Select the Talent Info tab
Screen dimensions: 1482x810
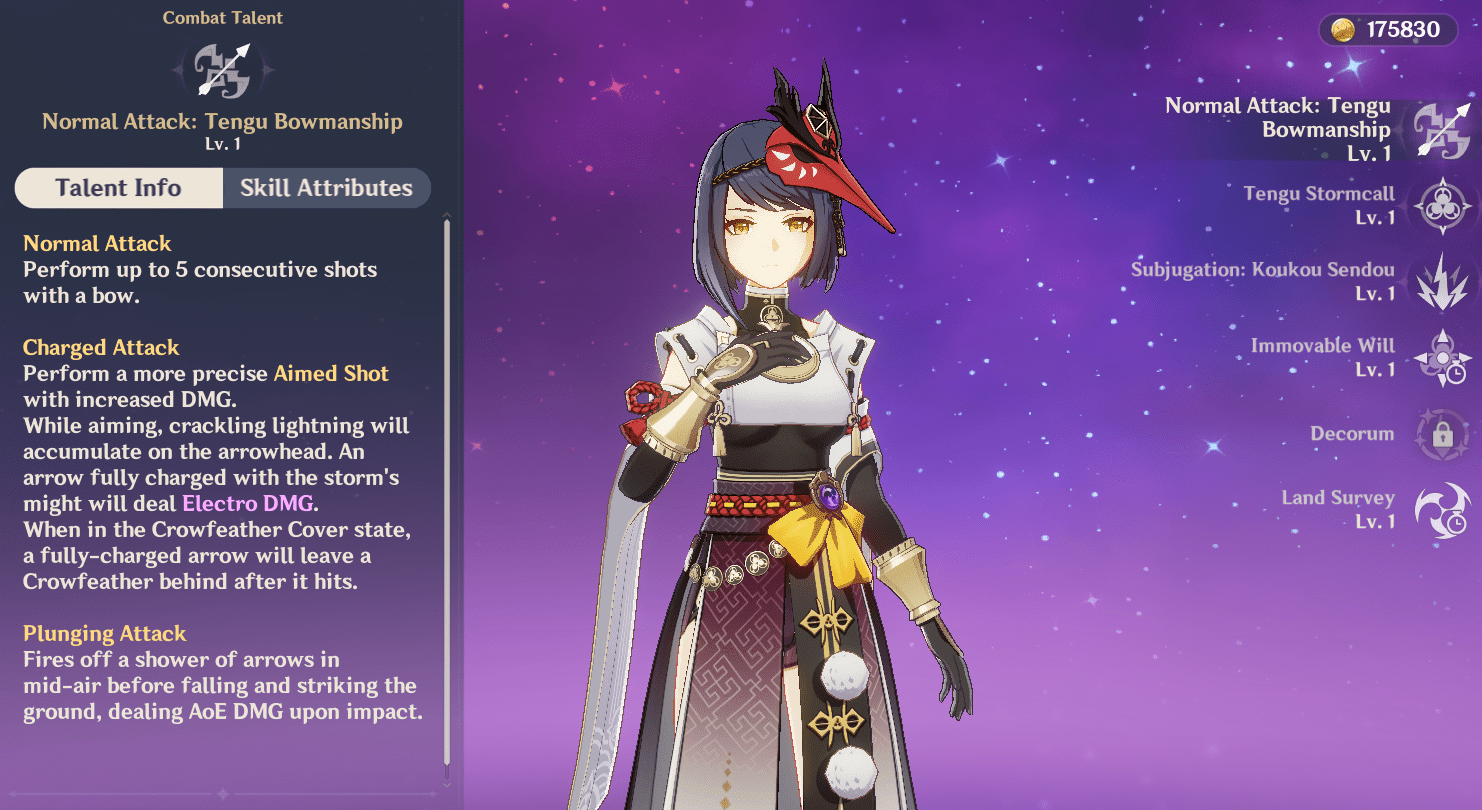point(118,188)
